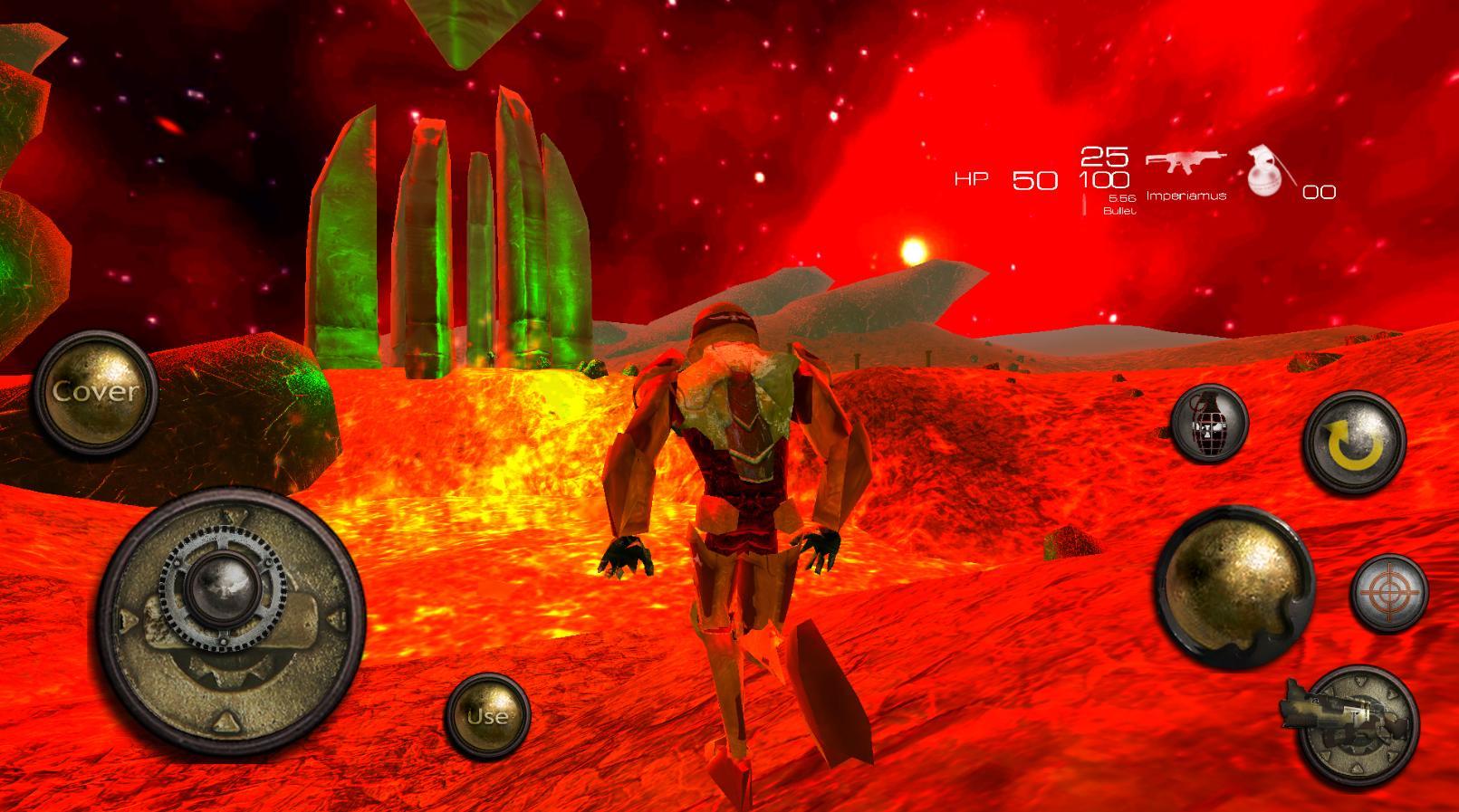Fire using the large round metal button
The width and height of the screenshot is (1459, 812).
point(1234,585)
